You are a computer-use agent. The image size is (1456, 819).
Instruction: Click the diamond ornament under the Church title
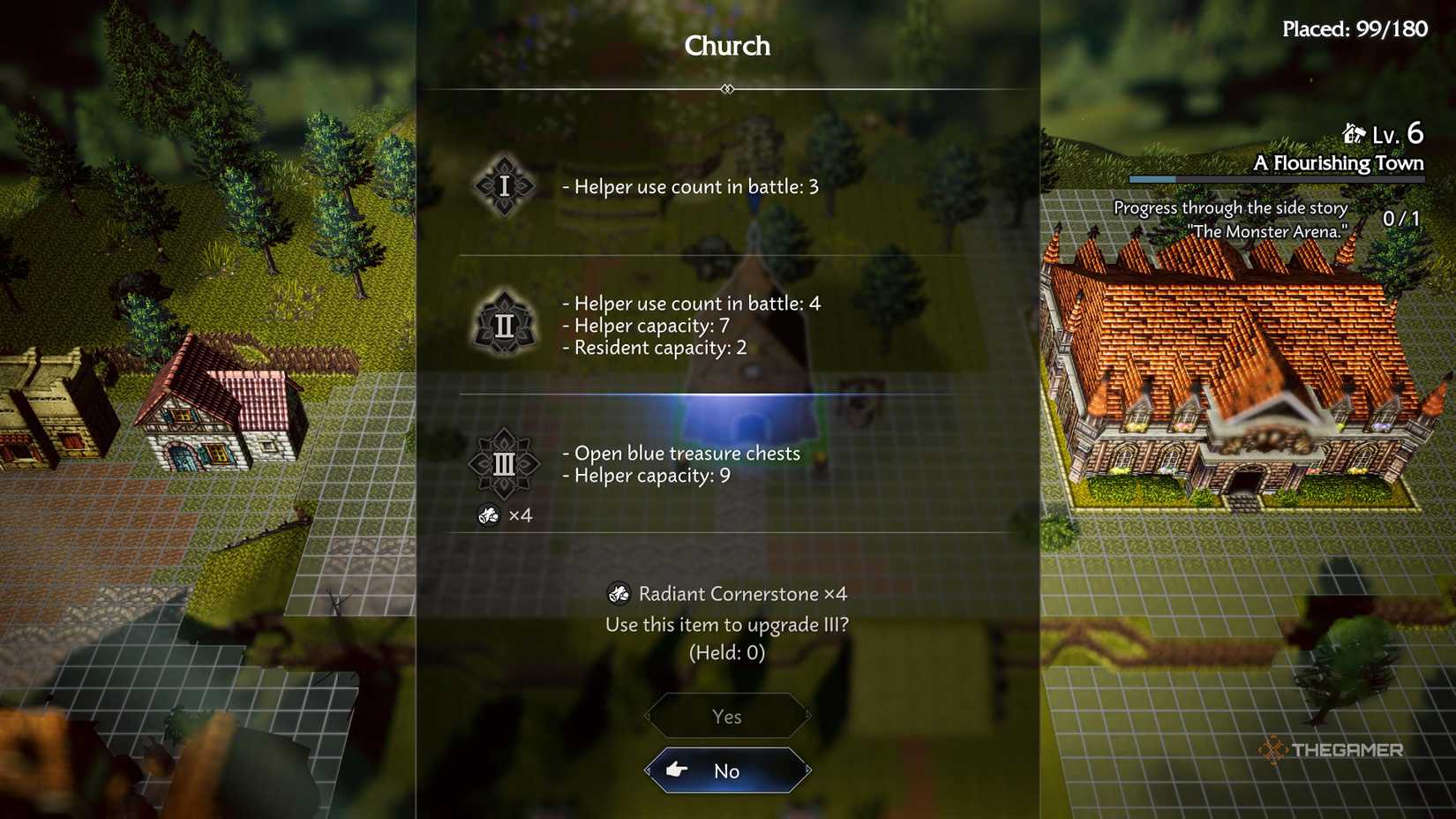click(727, 88)
